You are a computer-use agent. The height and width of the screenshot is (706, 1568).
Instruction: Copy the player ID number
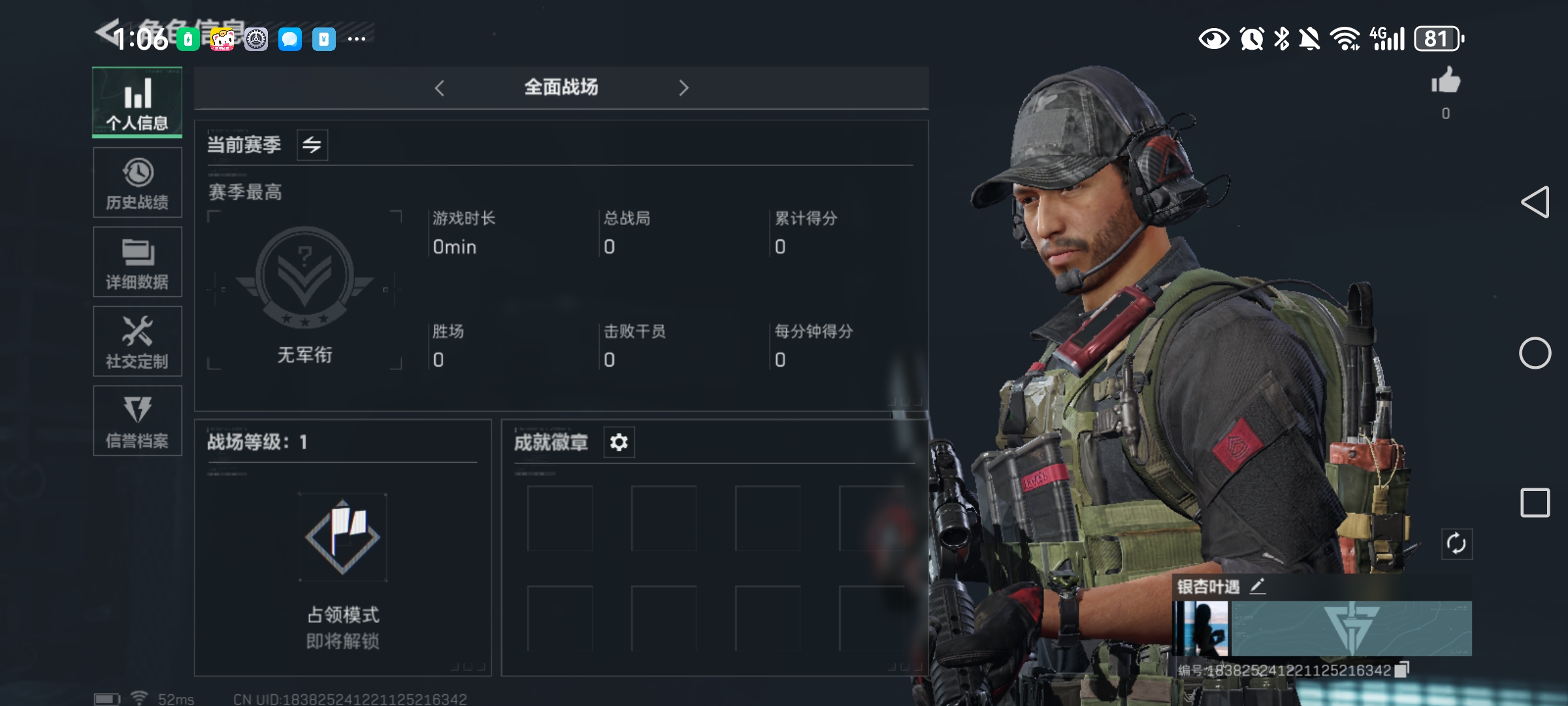1401,670
